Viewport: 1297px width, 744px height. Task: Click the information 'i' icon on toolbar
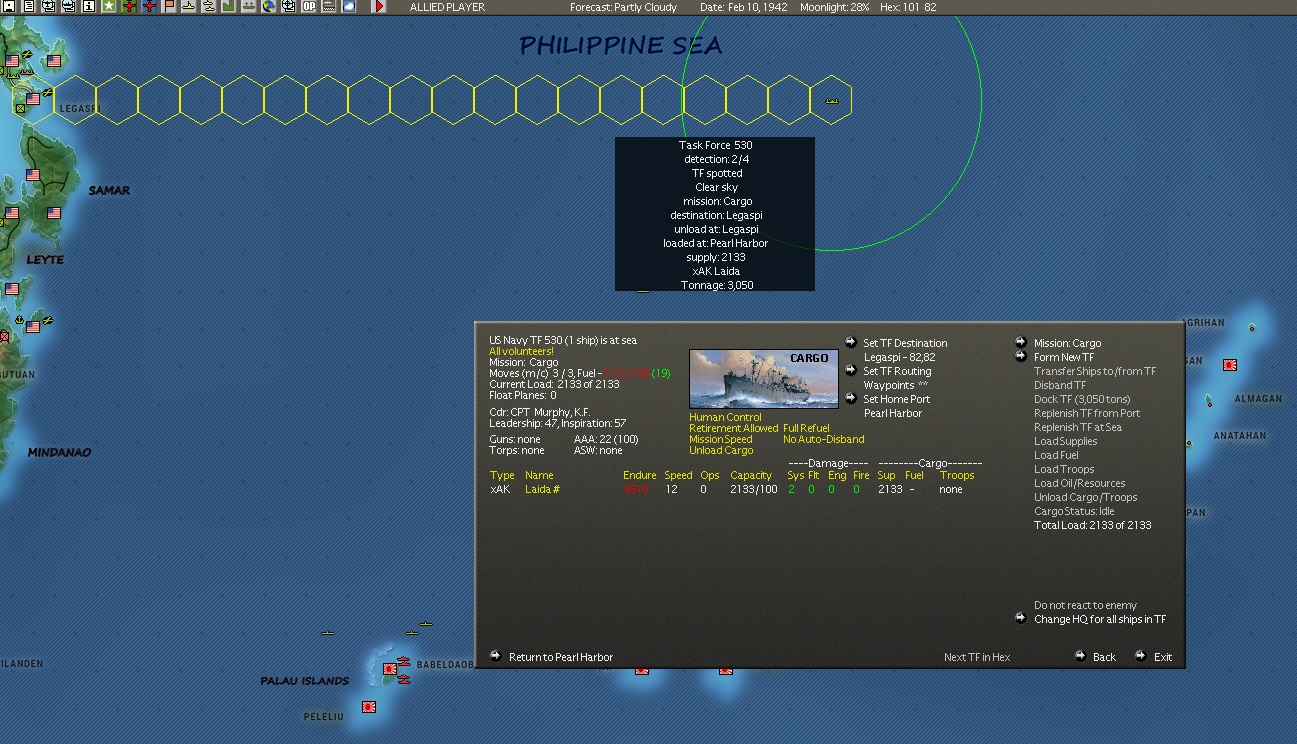(x=88, y=7)
